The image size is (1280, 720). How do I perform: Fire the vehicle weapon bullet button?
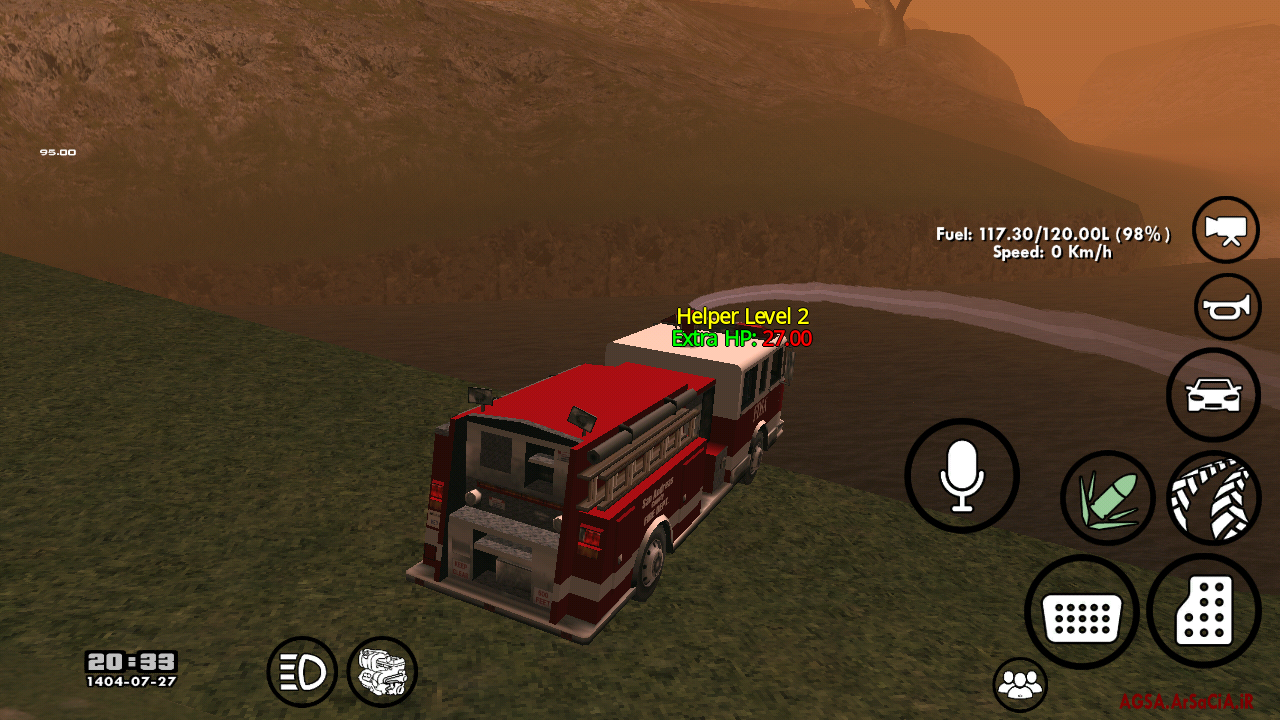(x=1107, y=498)
